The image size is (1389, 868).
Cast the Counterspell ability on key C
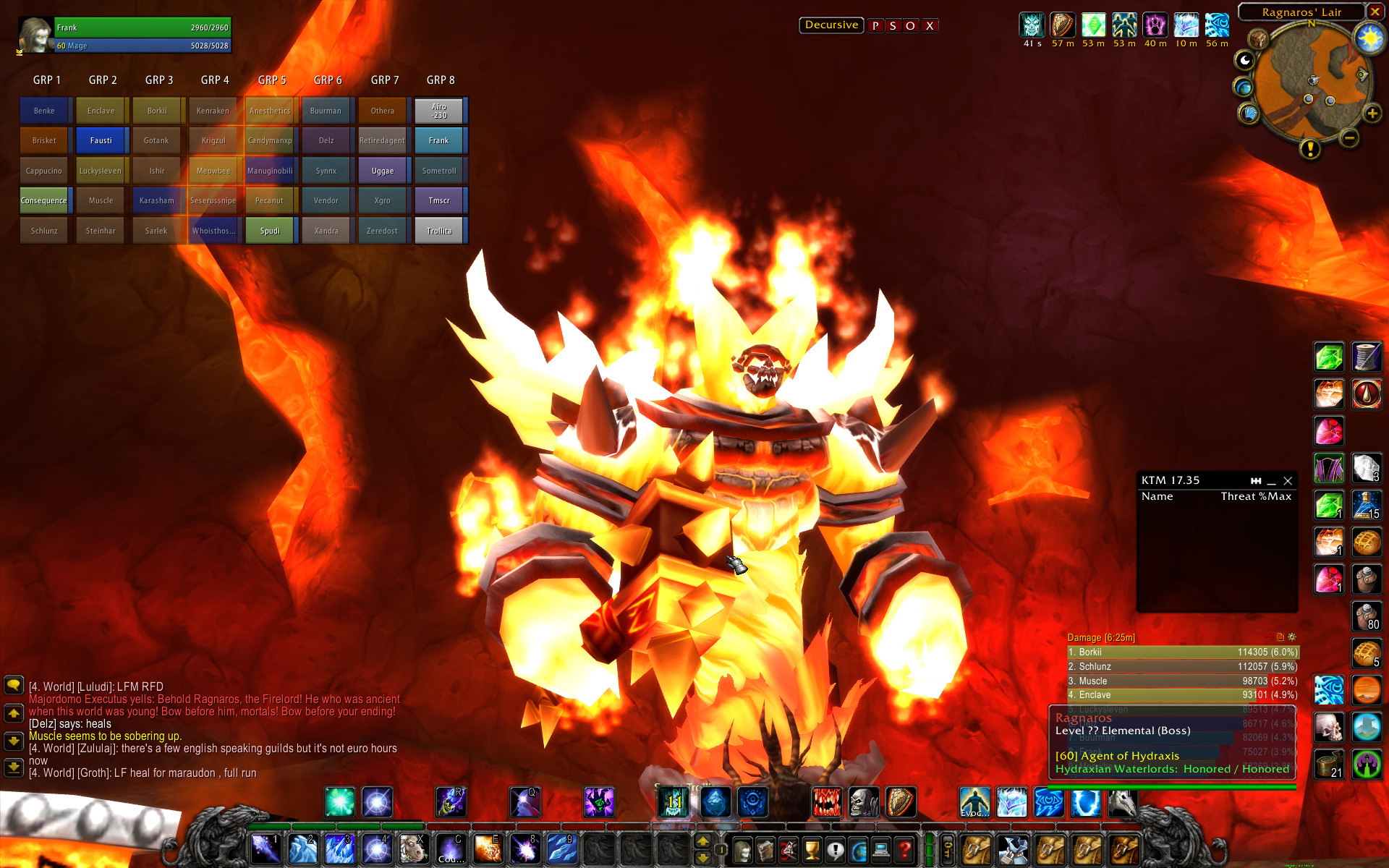click(x=451, y=848)
